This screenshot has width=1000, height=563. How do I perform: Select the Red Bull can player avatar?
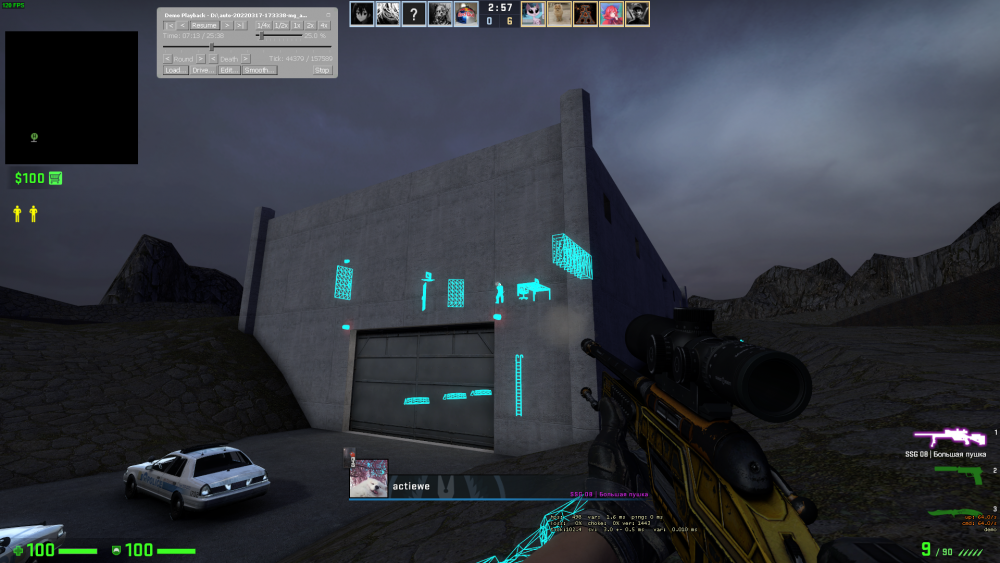466,14
